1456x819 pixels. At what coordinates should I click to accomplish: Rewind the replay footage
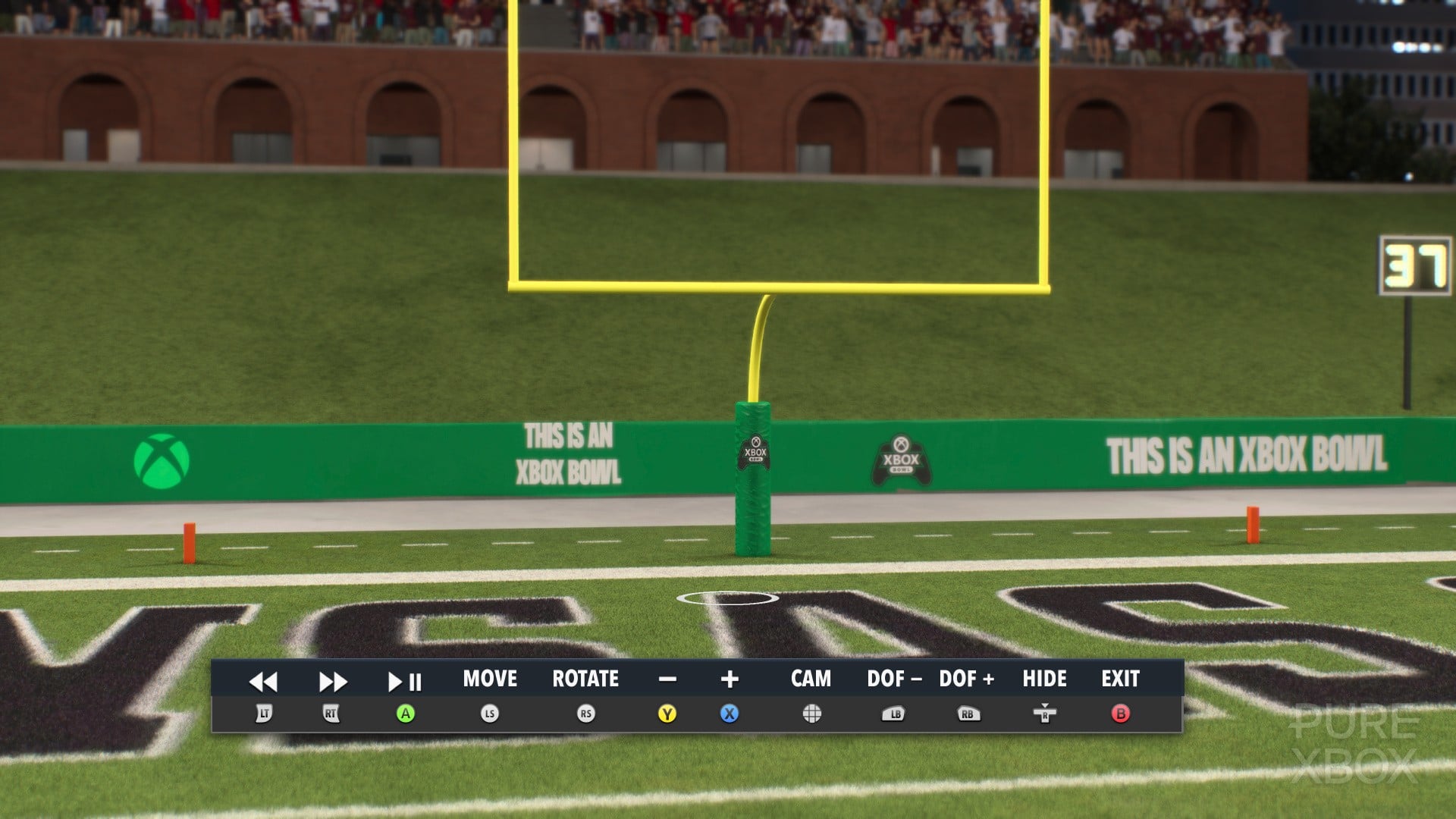(263, 682)
